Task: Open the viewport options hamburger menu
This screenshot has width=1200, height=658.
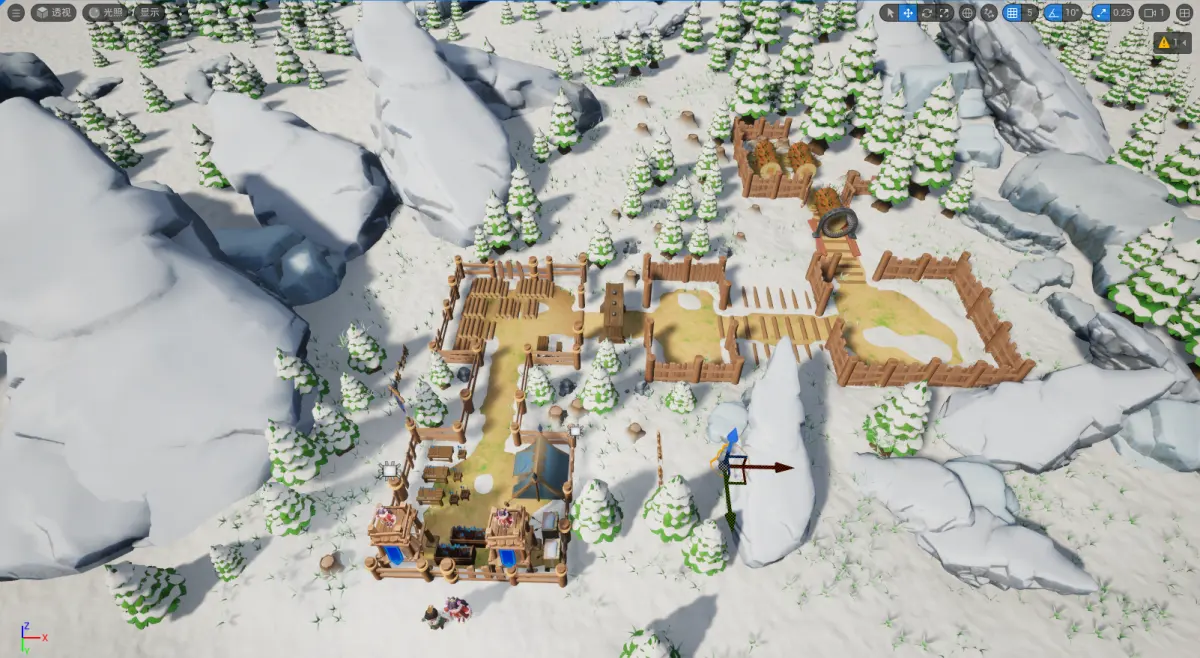Action: [x=15, y=13]
